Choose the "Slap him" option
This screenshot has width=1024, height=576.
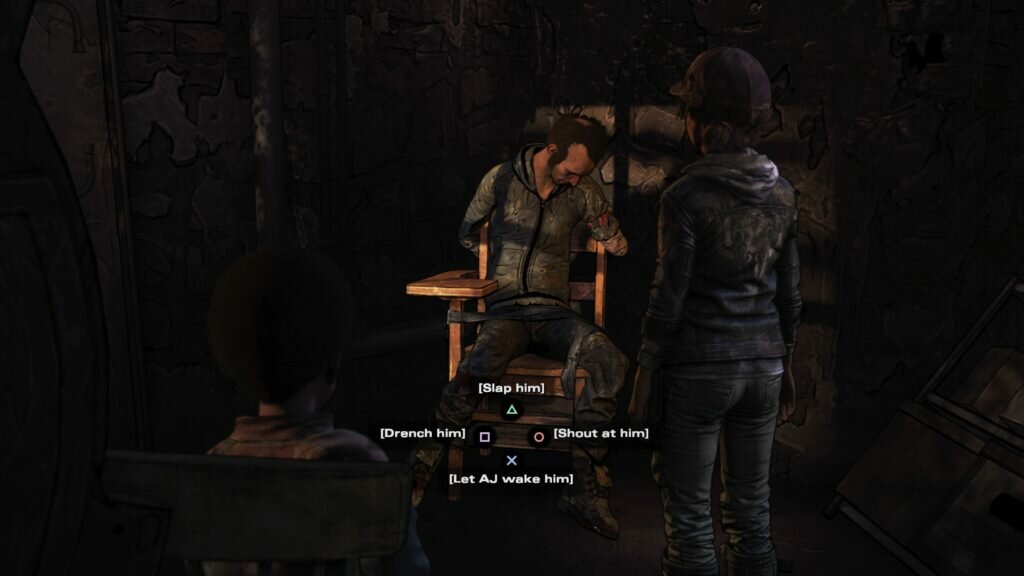point(511,388)
